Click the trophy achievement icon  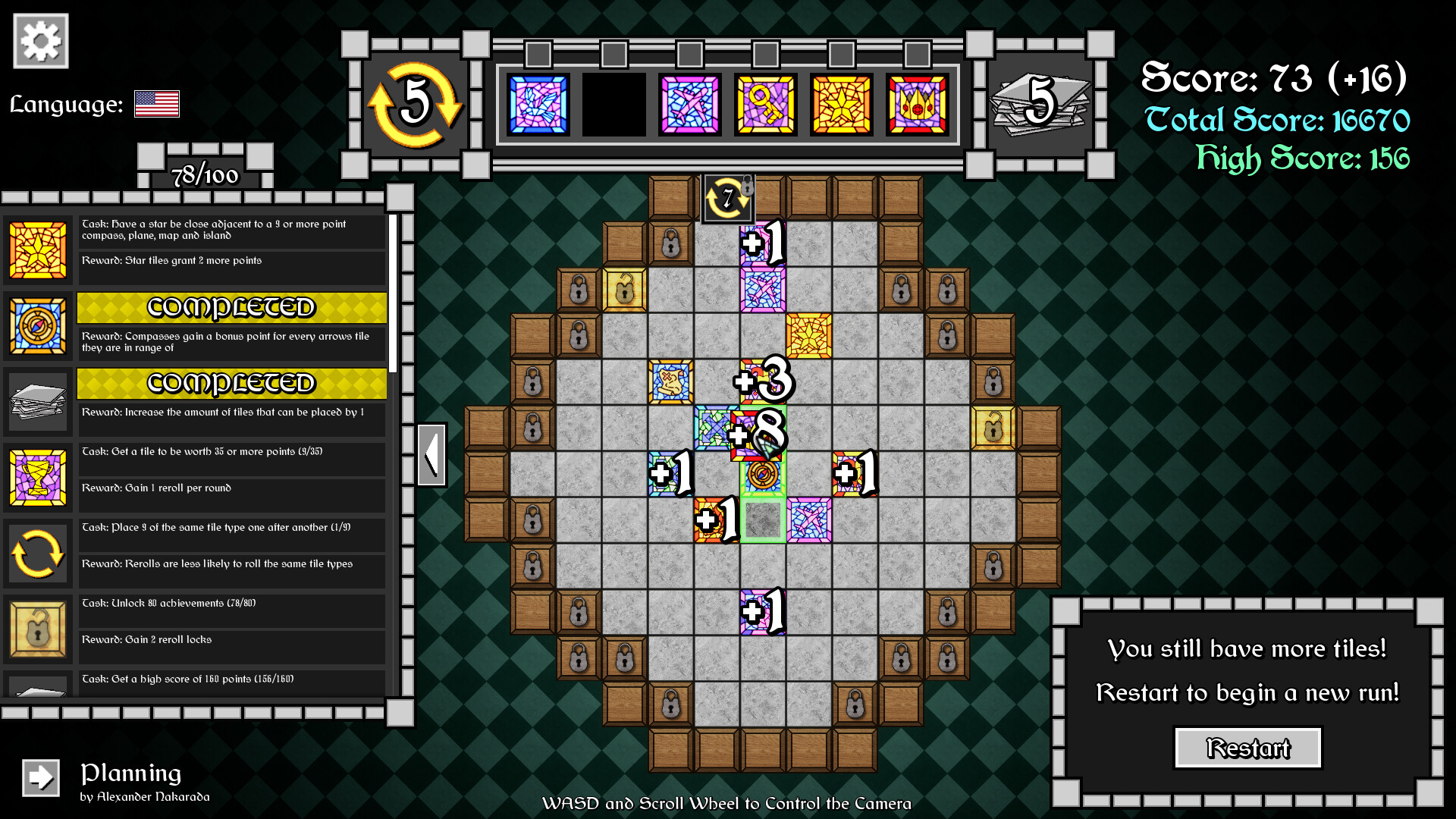click(x=38, y=478)
